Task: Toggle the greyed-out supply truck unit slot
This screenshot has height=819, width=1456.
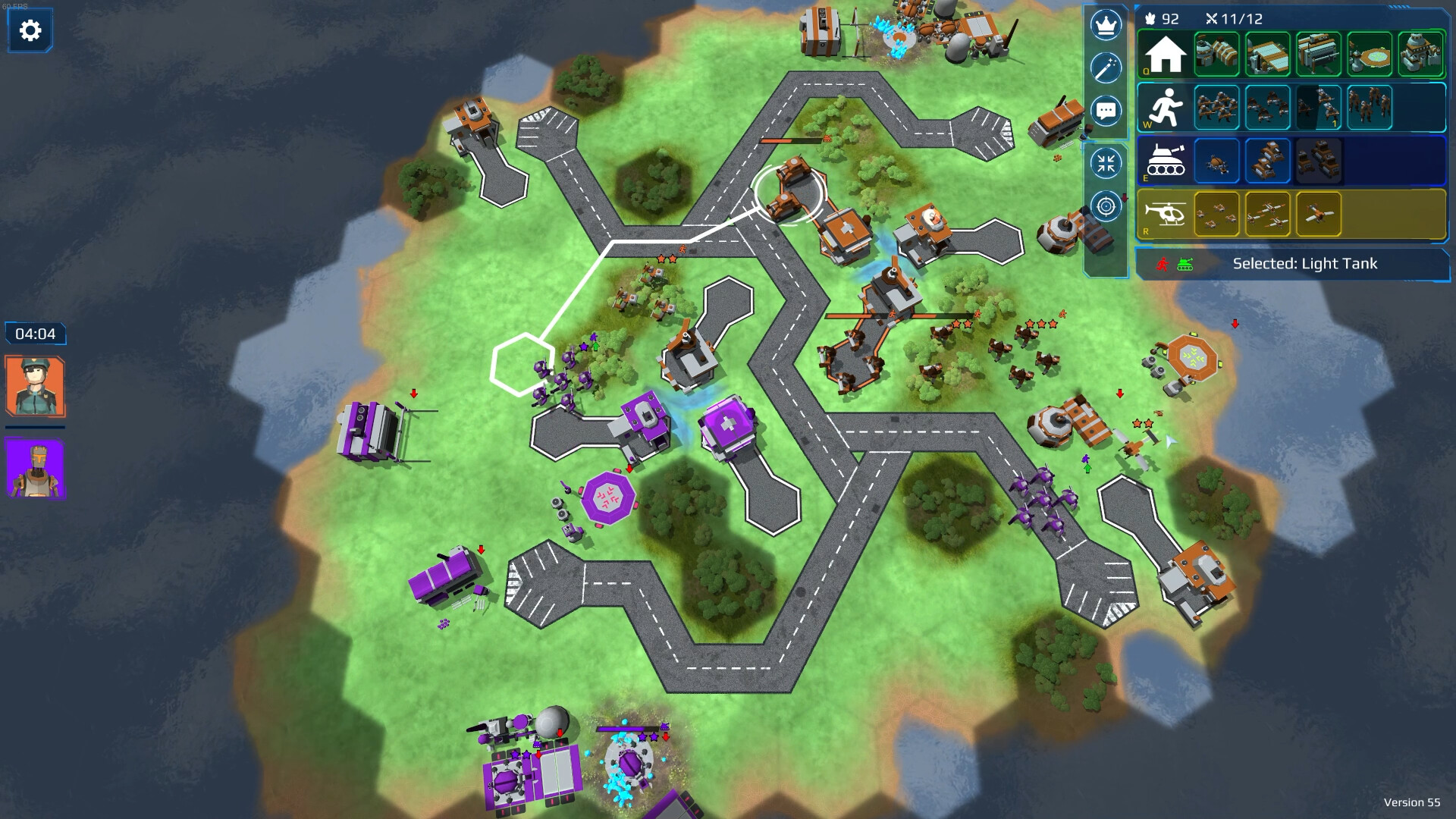Action: (1318, 161)
